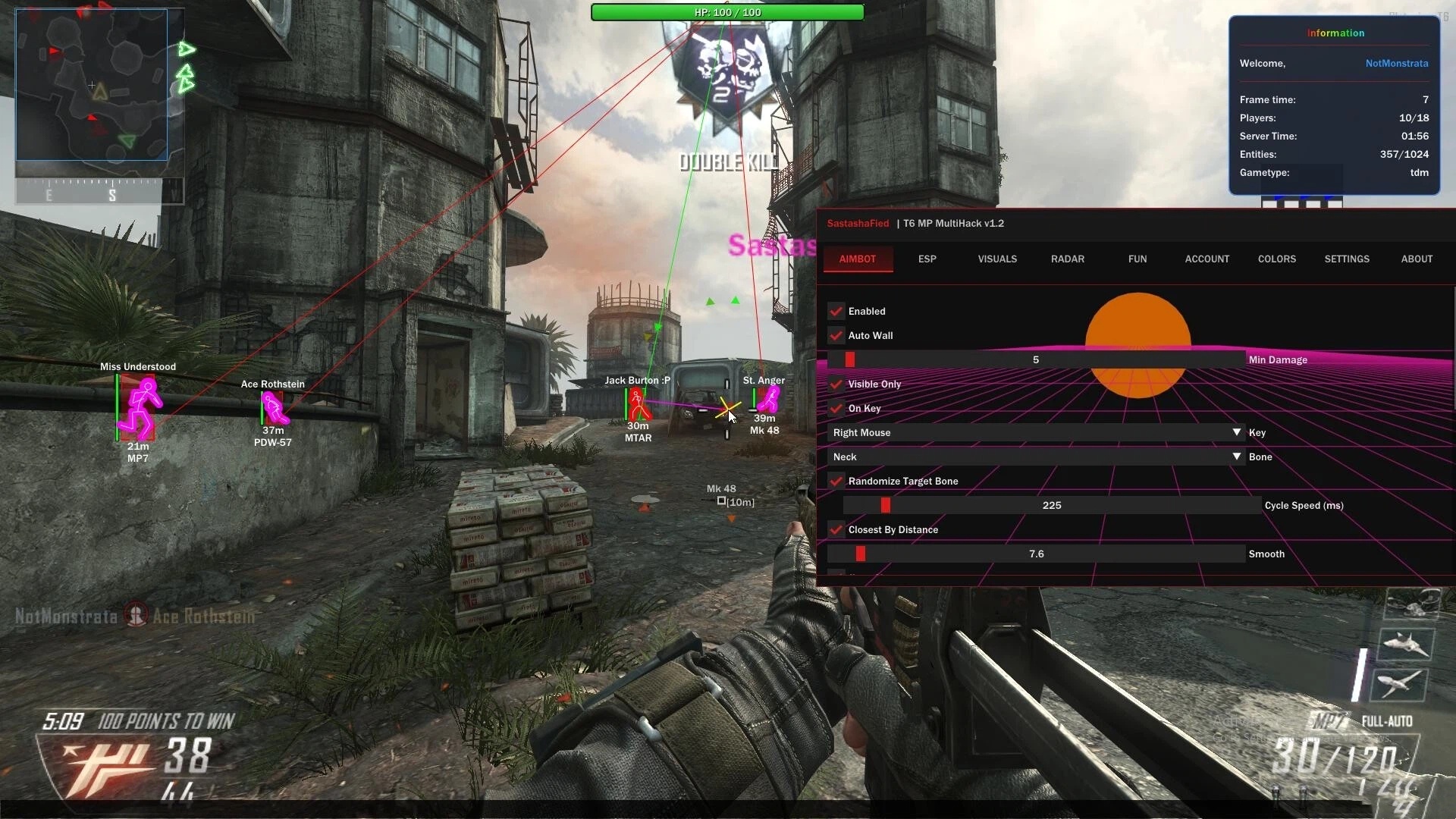Go to the FUN tab
This screenshot has height=819, width=1456.
1137,259
